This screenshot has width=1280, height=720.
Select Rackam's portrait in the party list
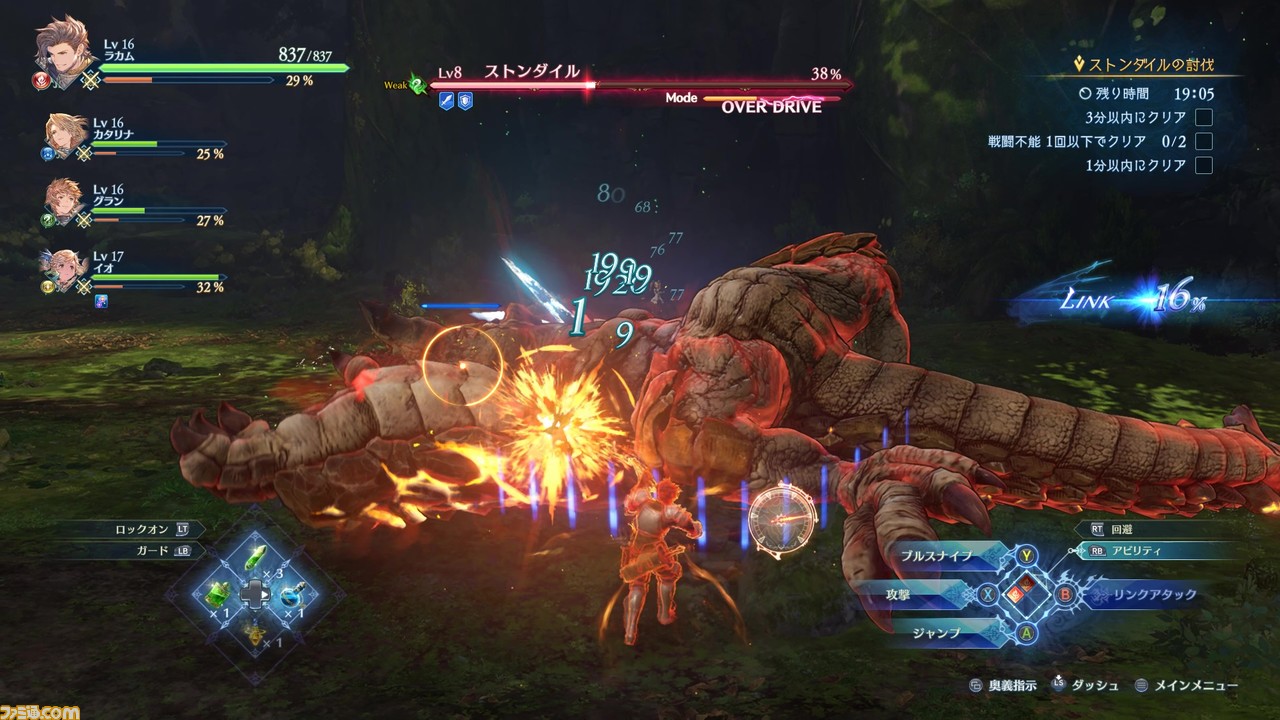(x=64, y=52)
